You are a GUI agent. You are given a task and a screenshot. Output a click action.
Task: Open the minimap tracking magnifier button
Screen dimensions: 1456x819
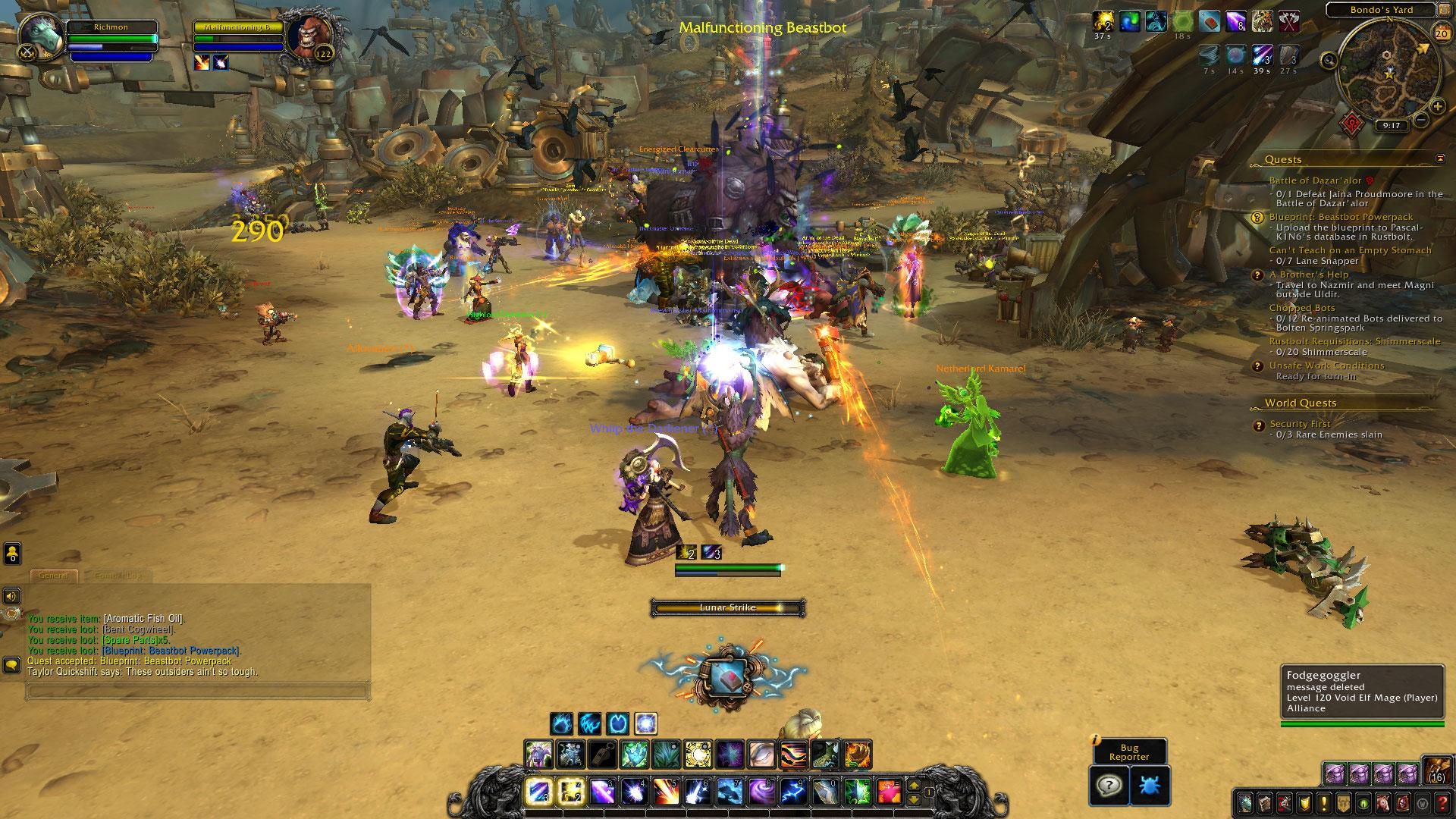tap(1329, 61)
